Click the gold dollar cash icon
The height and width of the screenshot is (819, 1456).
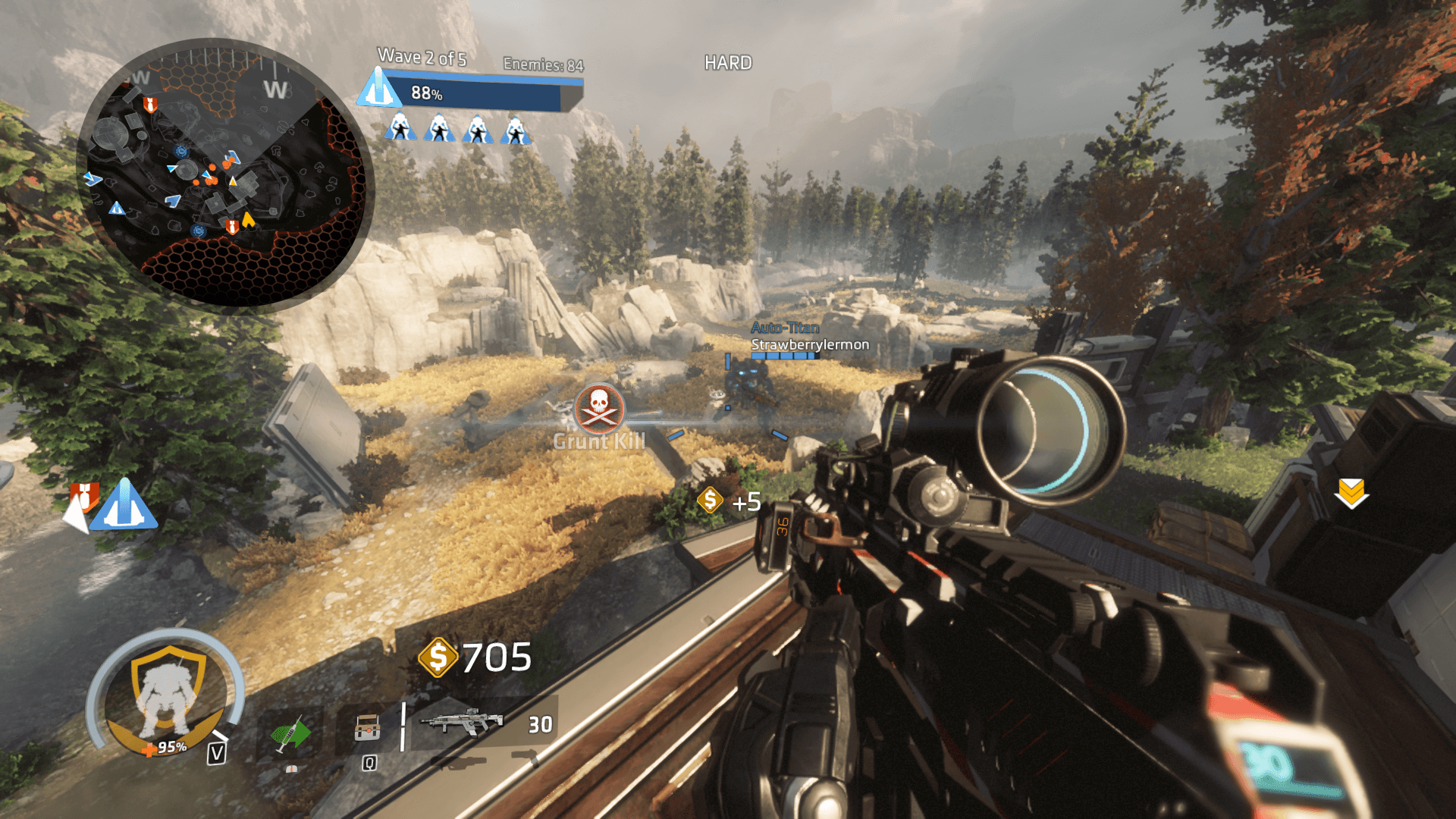pos(438,657)
